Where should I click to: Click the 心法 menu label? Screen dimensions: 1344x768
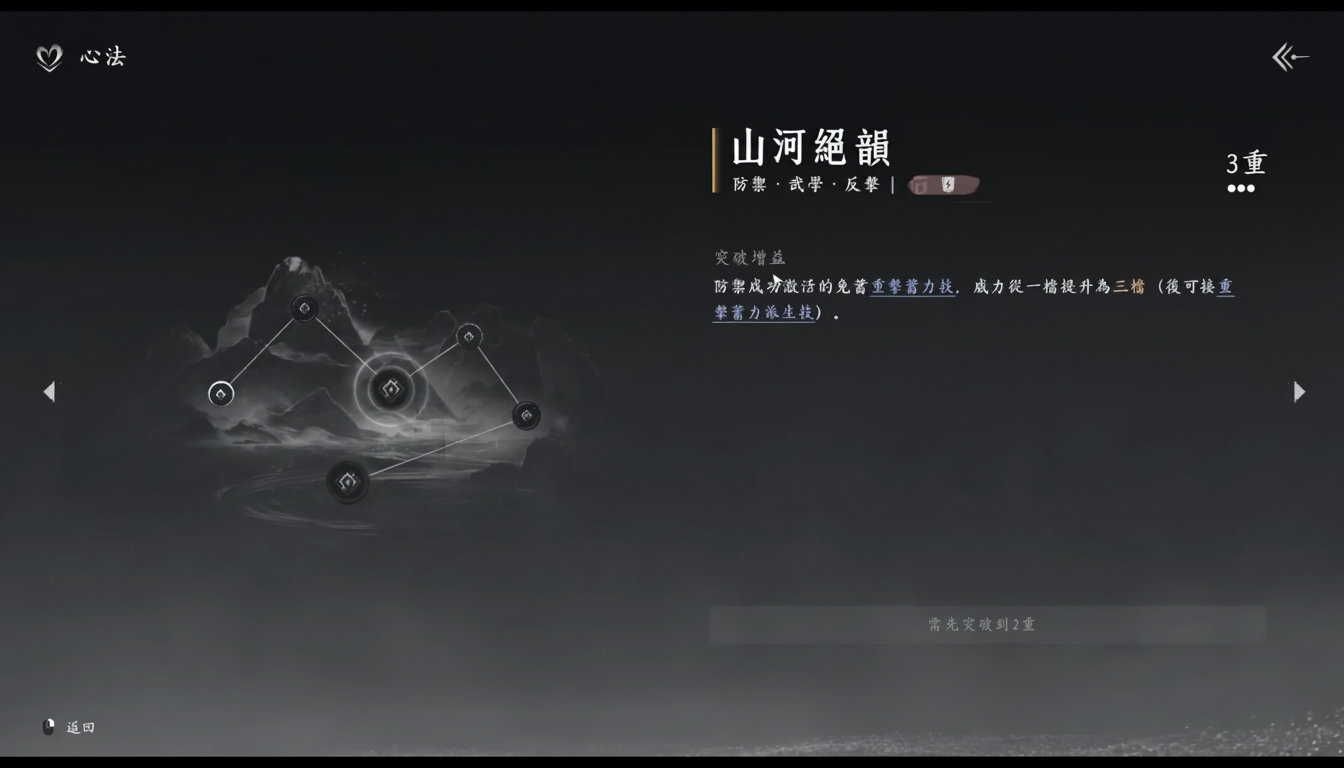(x=103, y=57)
